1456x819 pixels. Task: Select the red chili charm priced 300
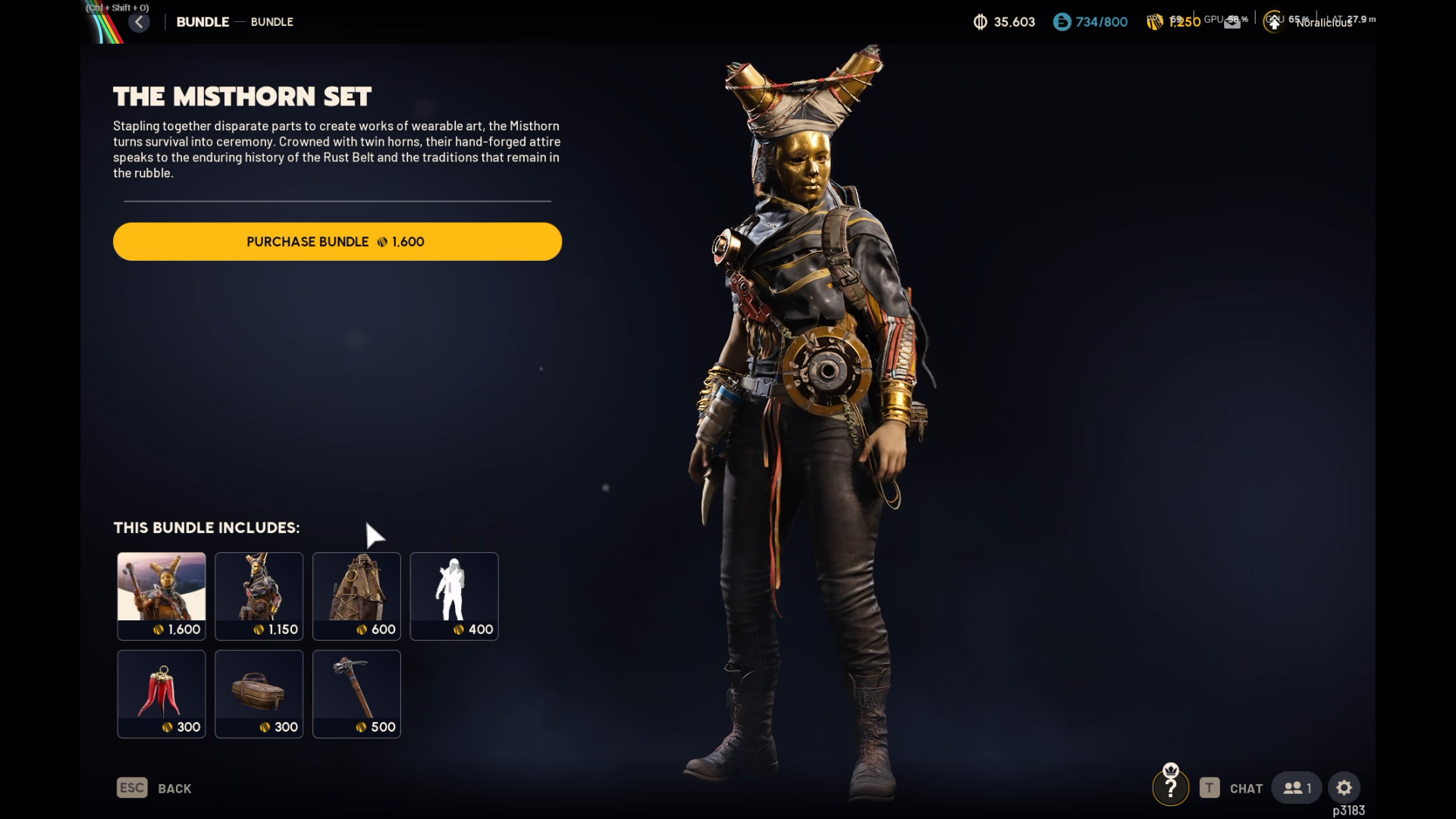click(162, 693)
